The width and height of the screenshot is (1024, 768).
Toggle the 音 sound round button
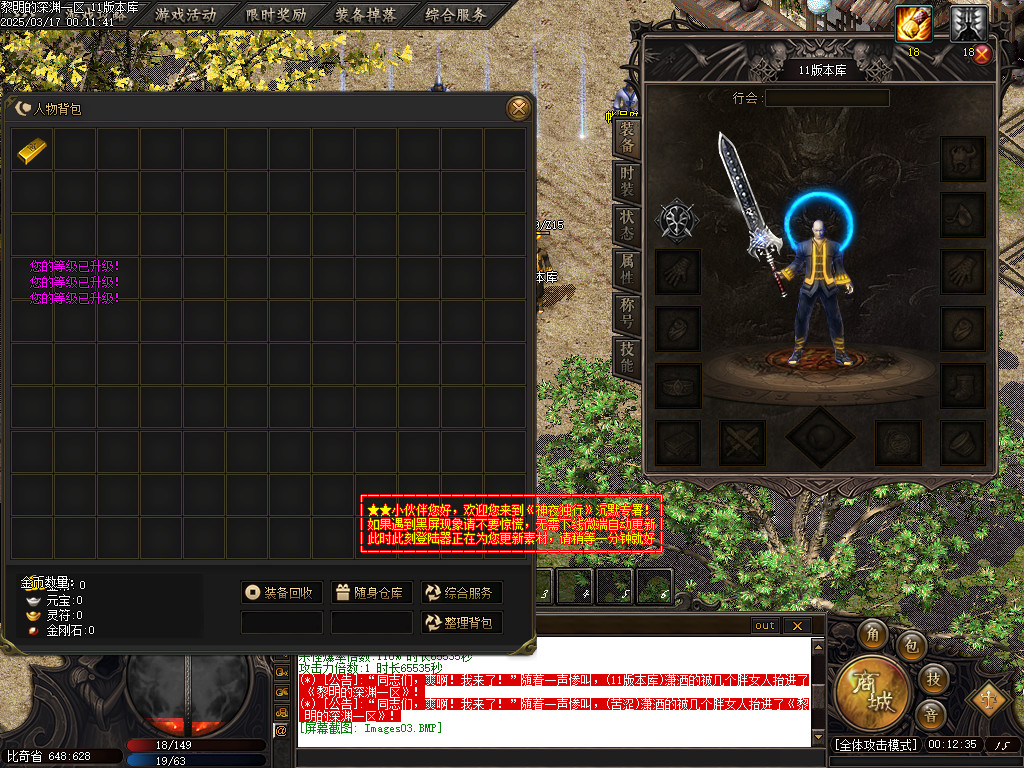pyautogui.click(x=932, y=714)
